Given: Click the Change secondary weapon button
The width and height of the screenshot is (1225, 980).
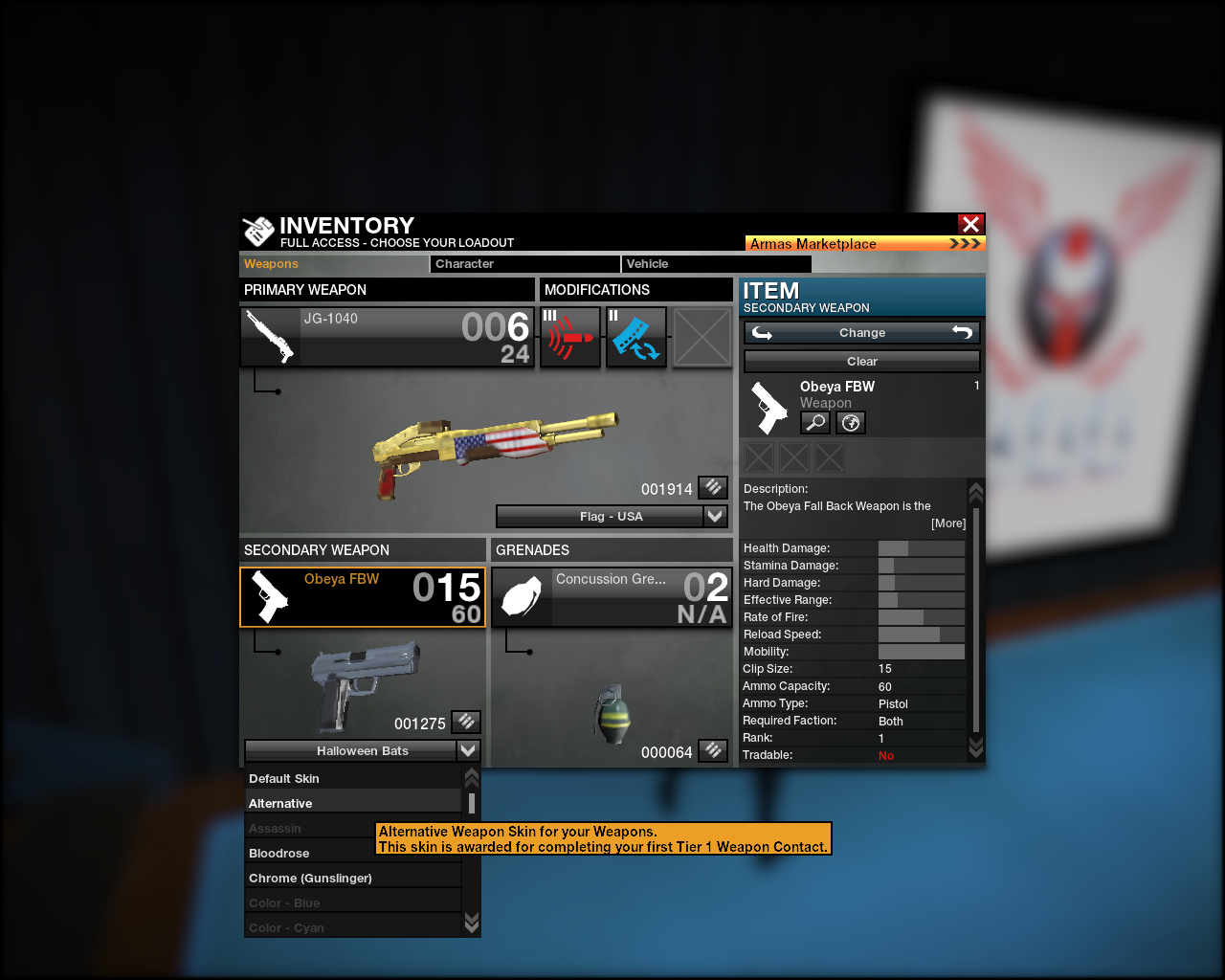Looking at the screenshot, I should 861,333.
